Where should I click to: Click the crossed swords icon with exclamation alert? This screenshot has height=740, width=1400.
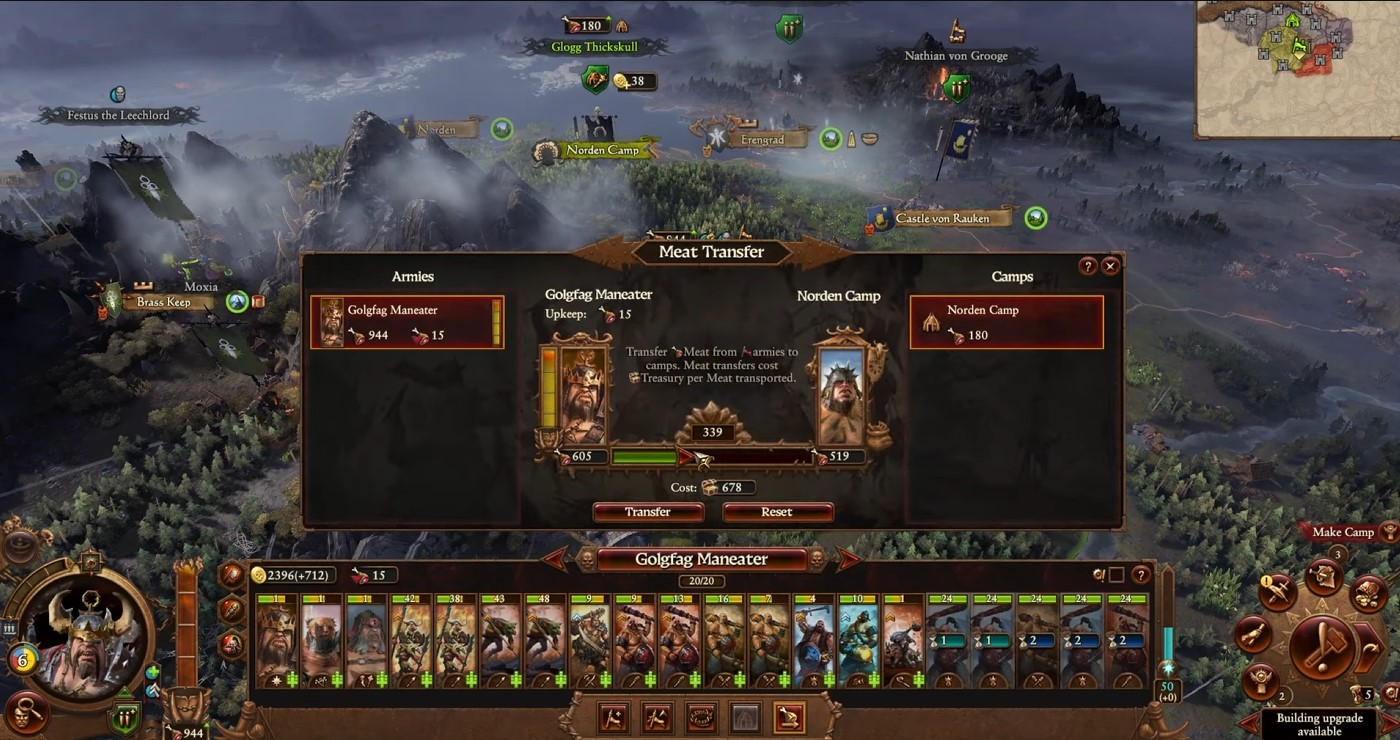click(x=1277, y=591)
